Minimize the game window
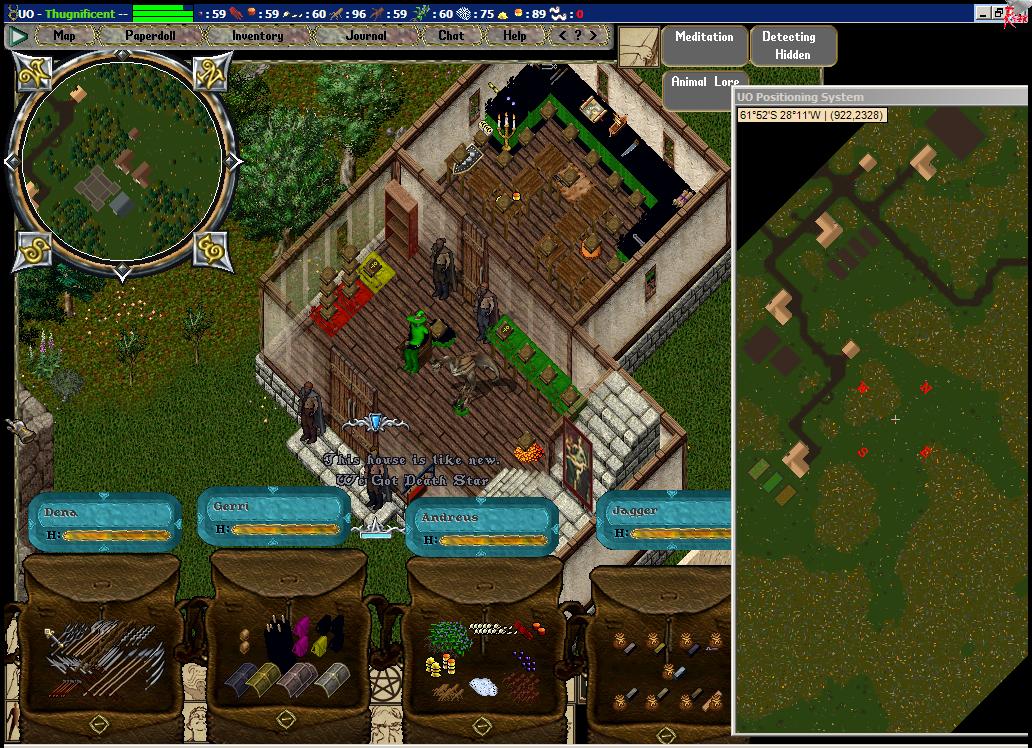 pyautogui.click(x=983, y=13)
